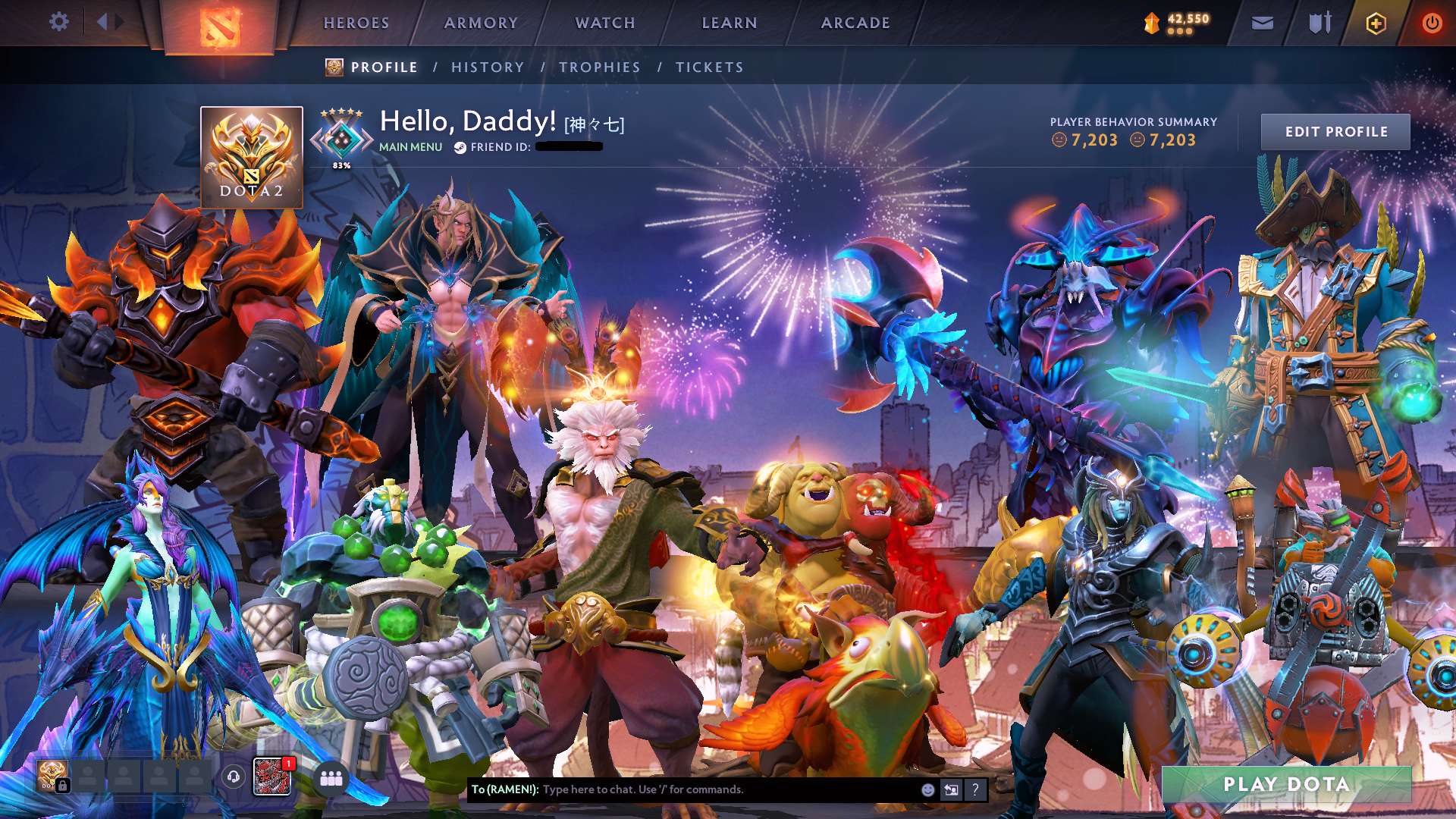This screenshot has height=819, width=1456.
Task: Open the Dota Plus hexagon icon
Action: pos(1377,22)
